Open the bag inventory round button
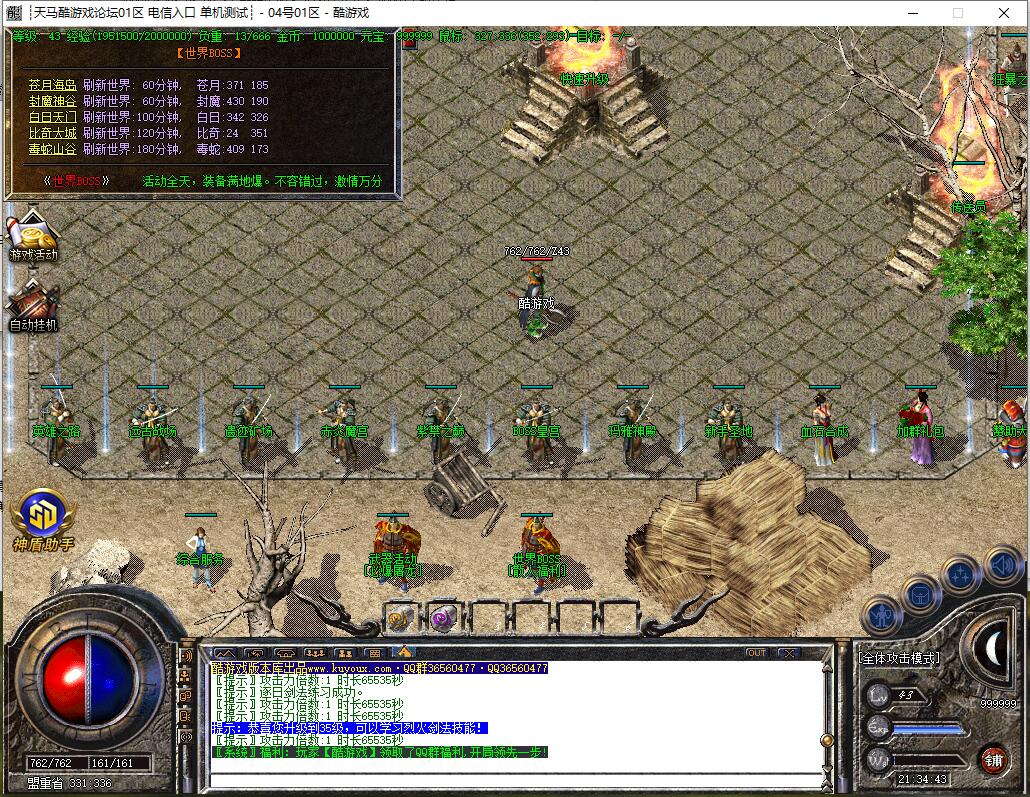Screen dimensions: 1030x797 pos(920,595)
